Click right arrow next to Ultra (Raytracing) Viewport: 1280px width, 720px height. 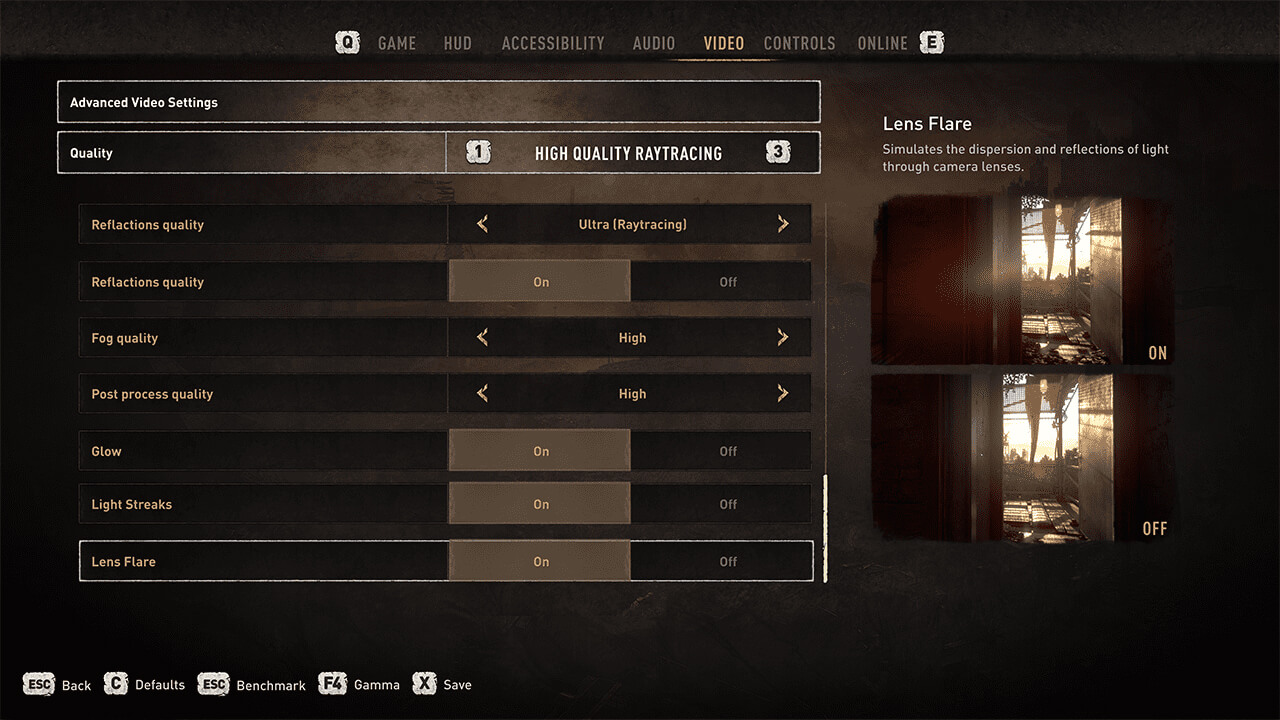[x=783, y=225]
